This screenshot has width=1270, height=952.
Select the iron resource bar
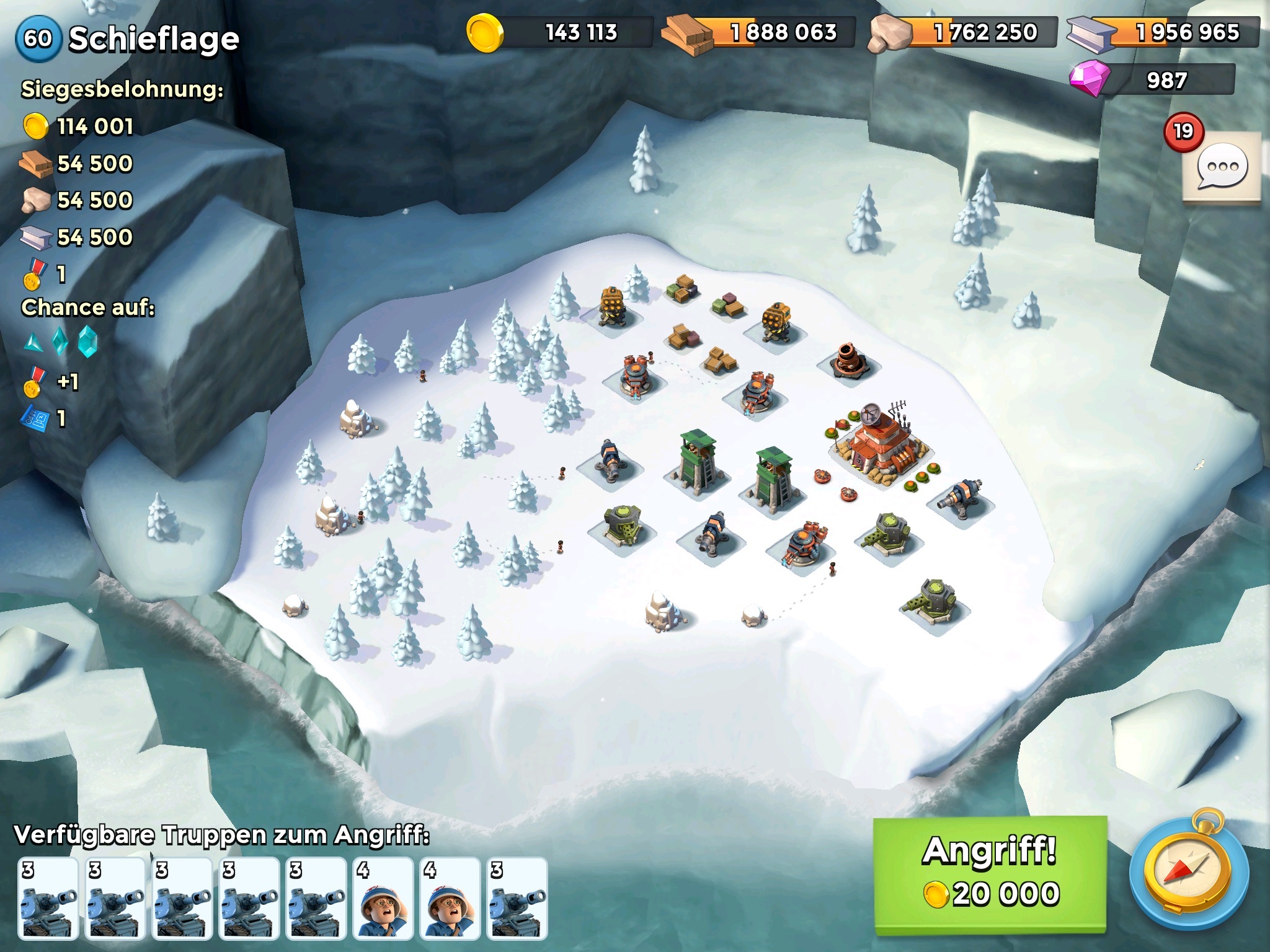click(1163, 32)
